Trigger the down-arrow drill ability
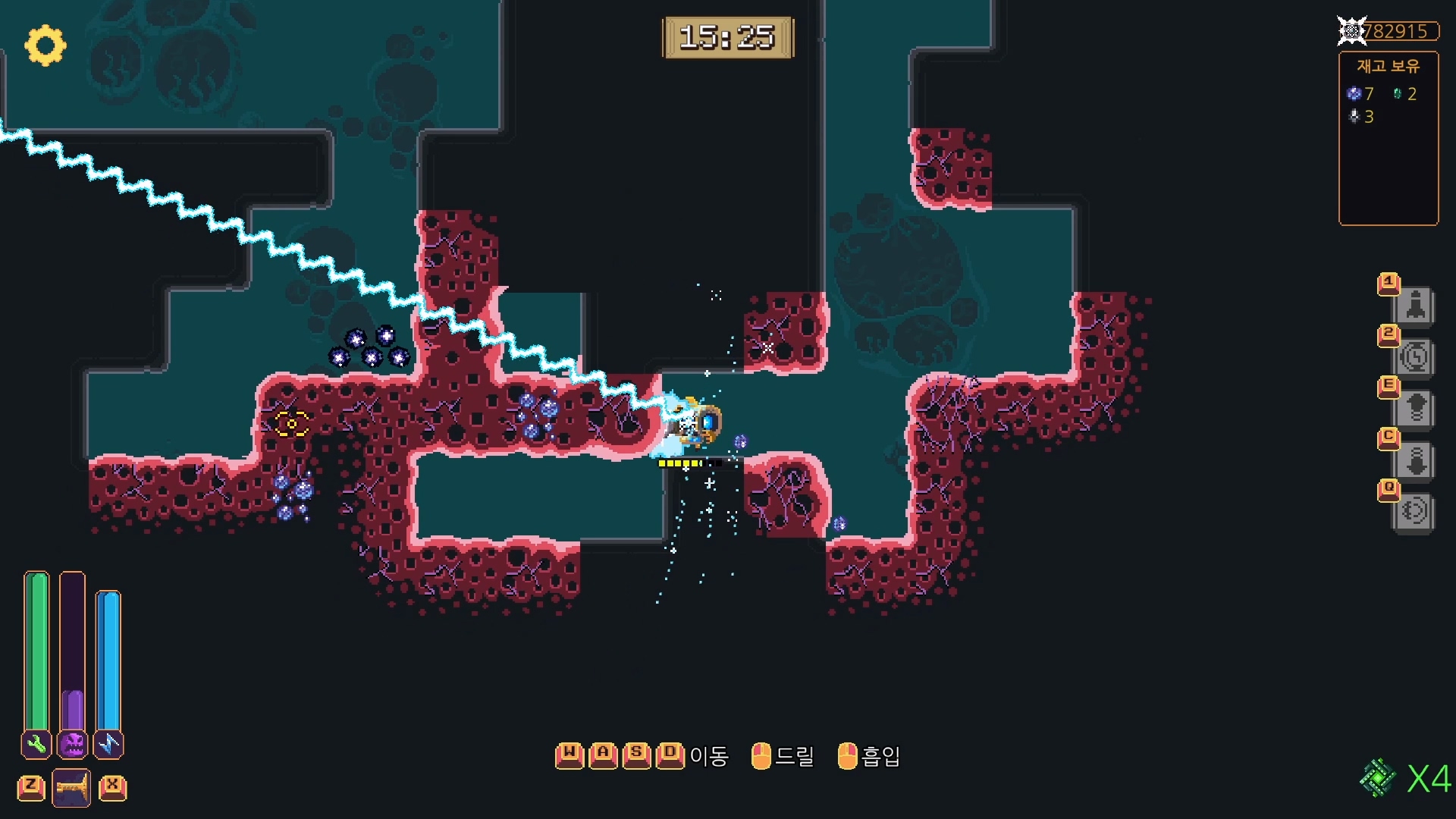The image size is (1456, 819). tap(1415, 460)
